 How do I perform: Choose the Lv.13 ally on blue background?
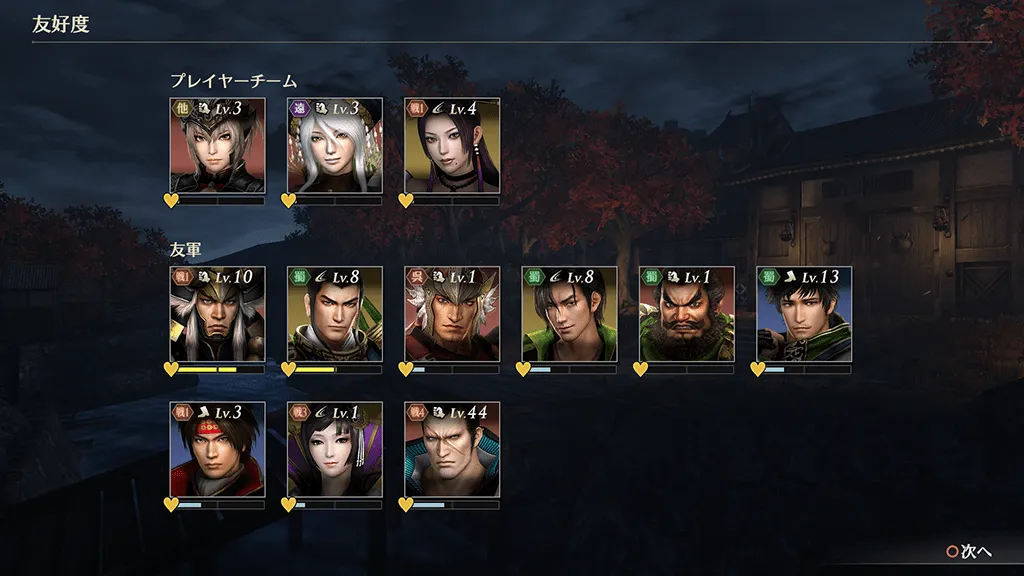(x=804, y=314)
